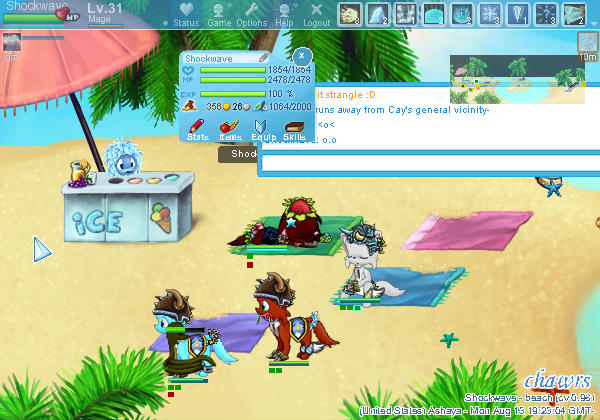Click the Logout button
This screenshot has height=420, width=600.
316,14
